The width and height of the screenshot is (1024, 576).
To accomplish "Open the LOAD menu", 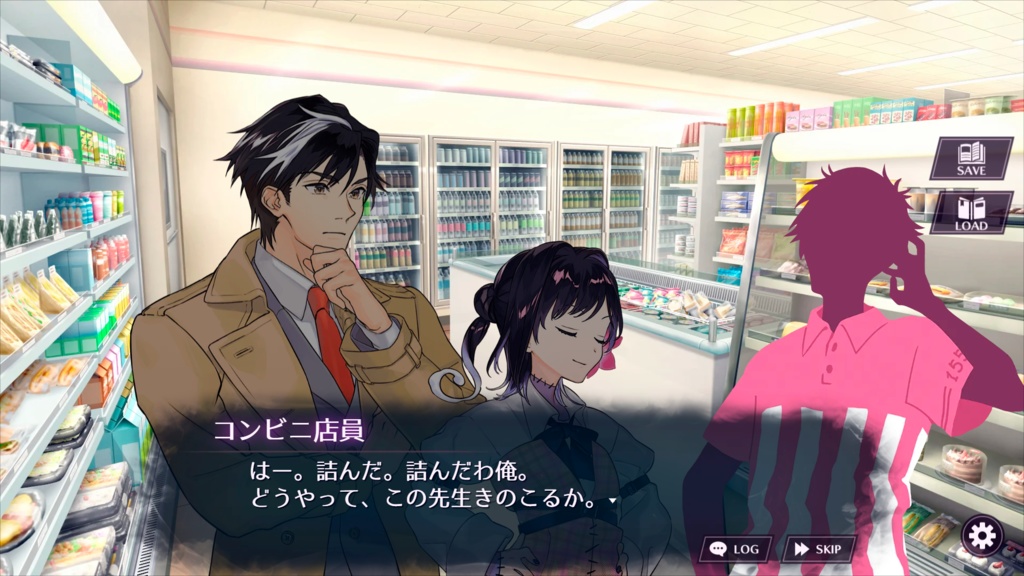I will click(970, 213).
